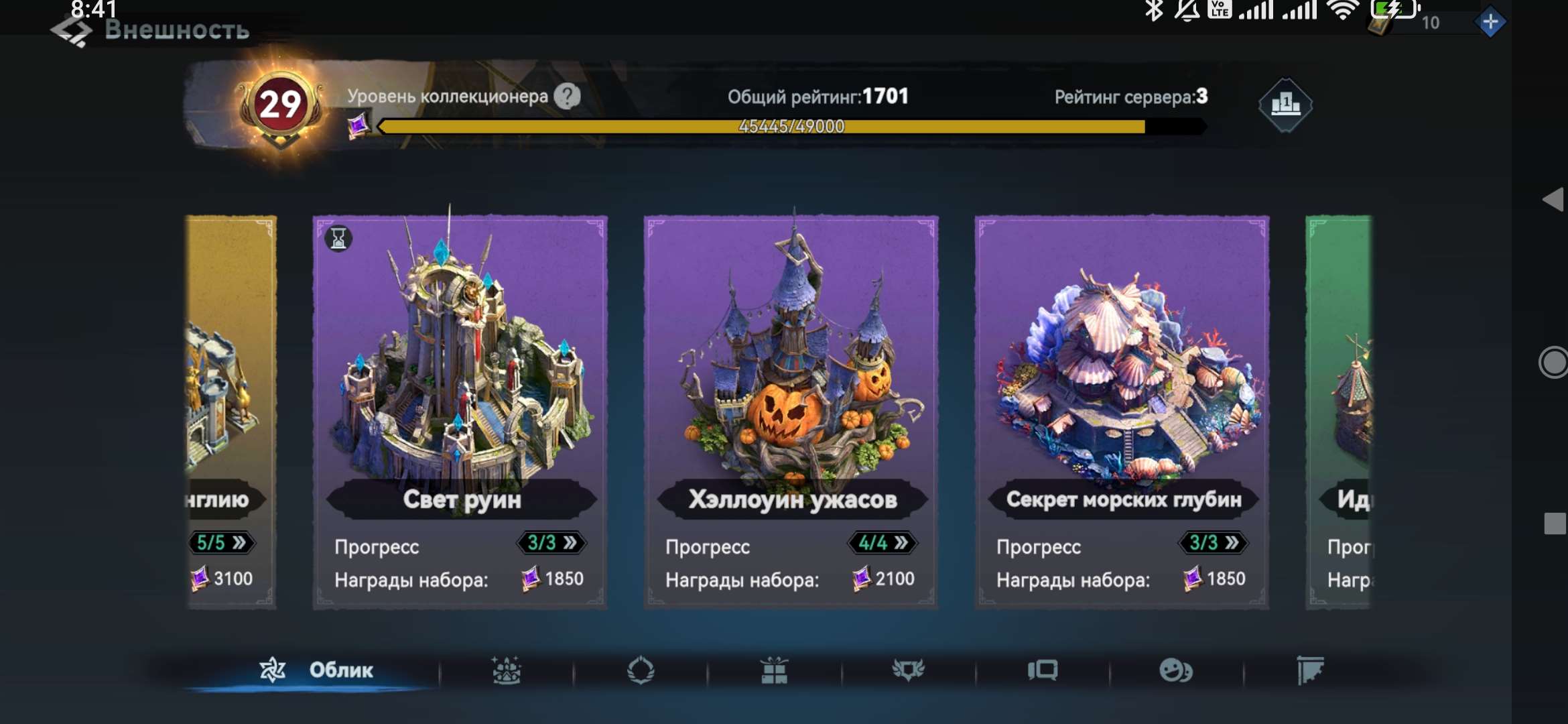Switch to the flag banner tab
This screenshot has height=724, width=1568.
pyautogui.click(x=1310, y=670)
